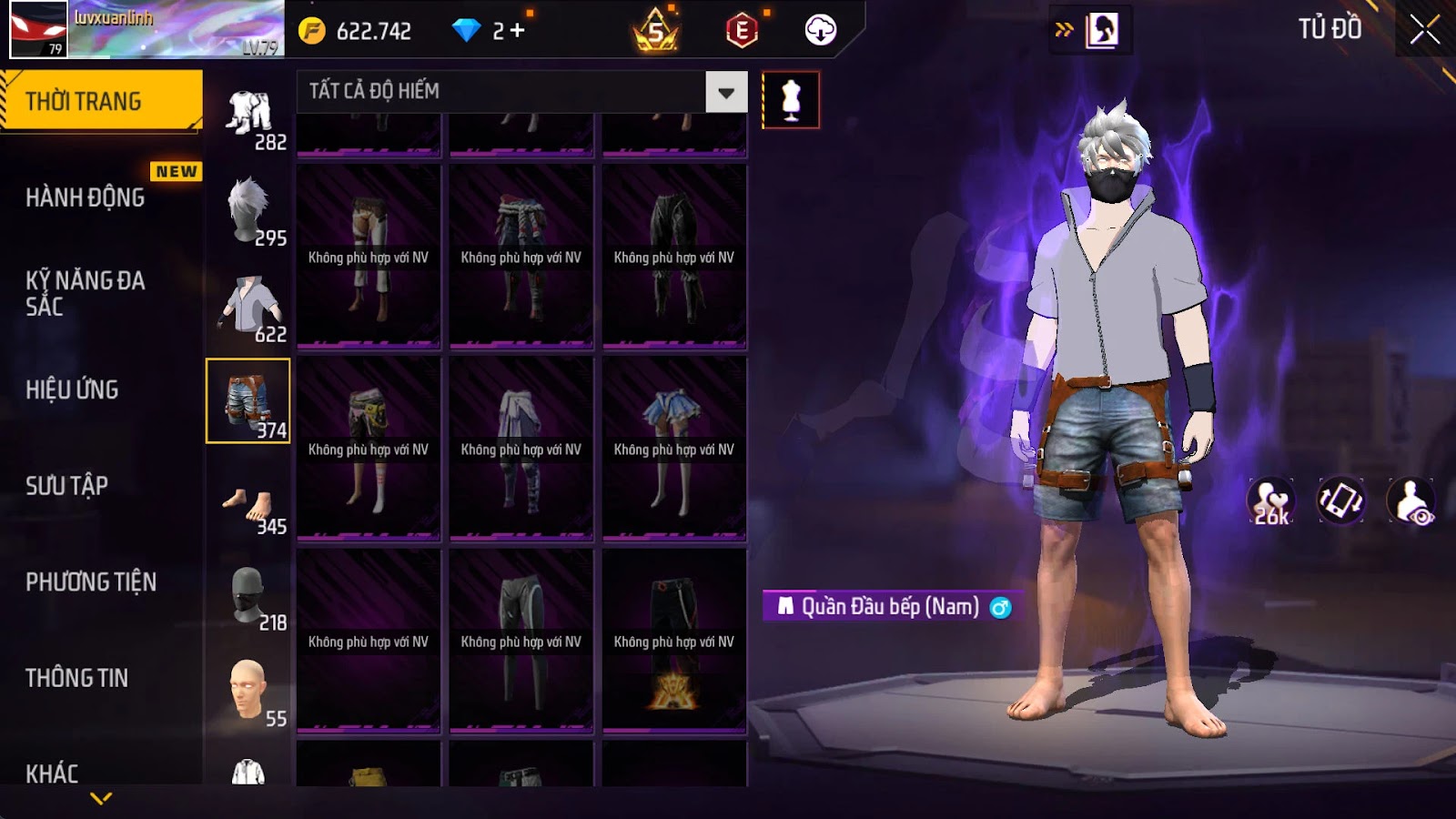Image resolution: width=1456 pixels, height=819 pixels.
Task: Add diamonds with the plus button
Action: (x=517, y=31)
